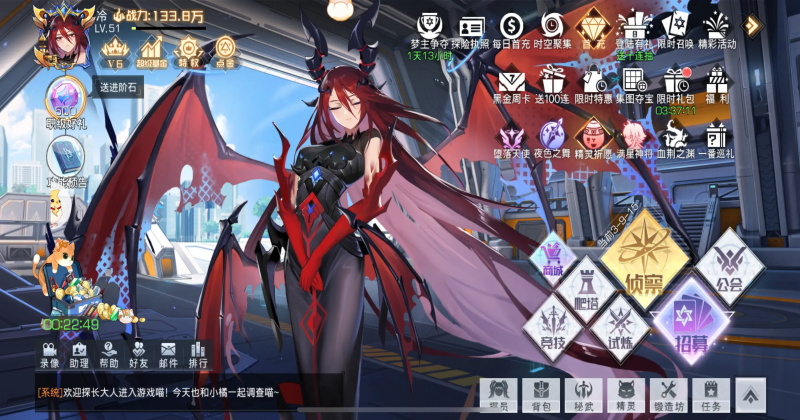Open the 背包 backpack
Screen dimensions: 800x420
[x=541, y=395]
